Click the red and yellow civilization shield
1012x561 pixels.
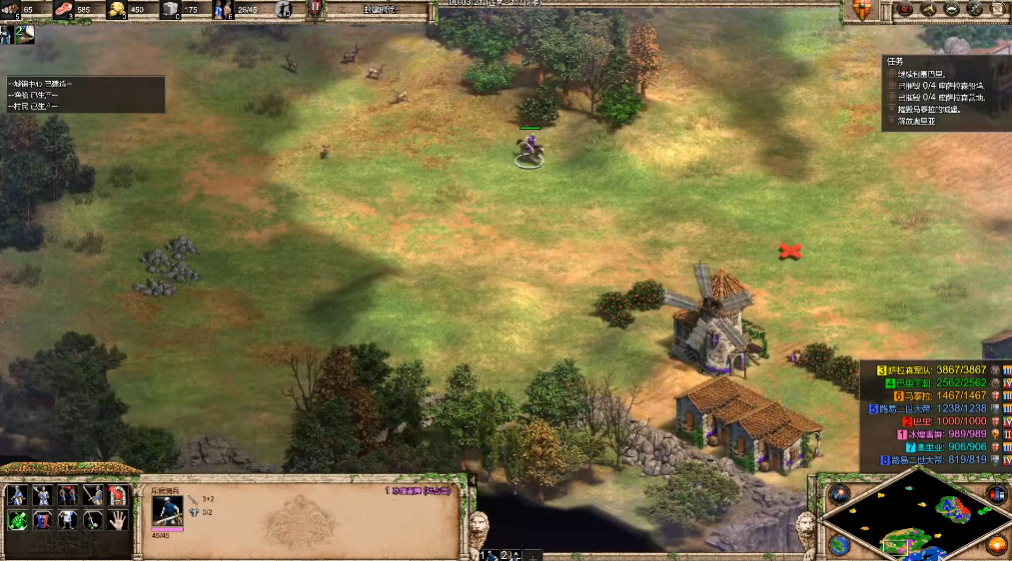(x=861, y=10)
